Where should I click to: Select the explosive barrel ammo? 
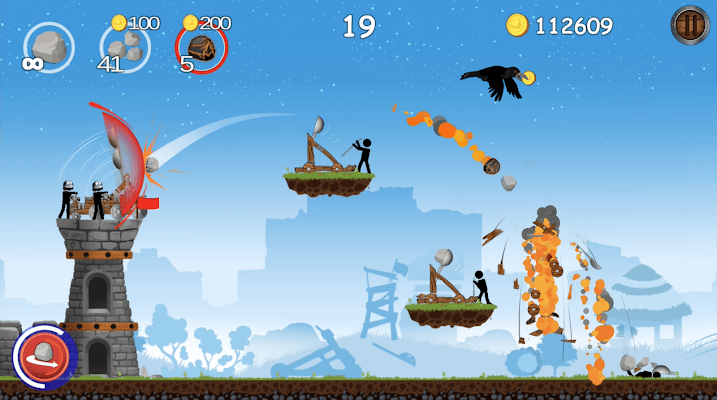(201, 47)
